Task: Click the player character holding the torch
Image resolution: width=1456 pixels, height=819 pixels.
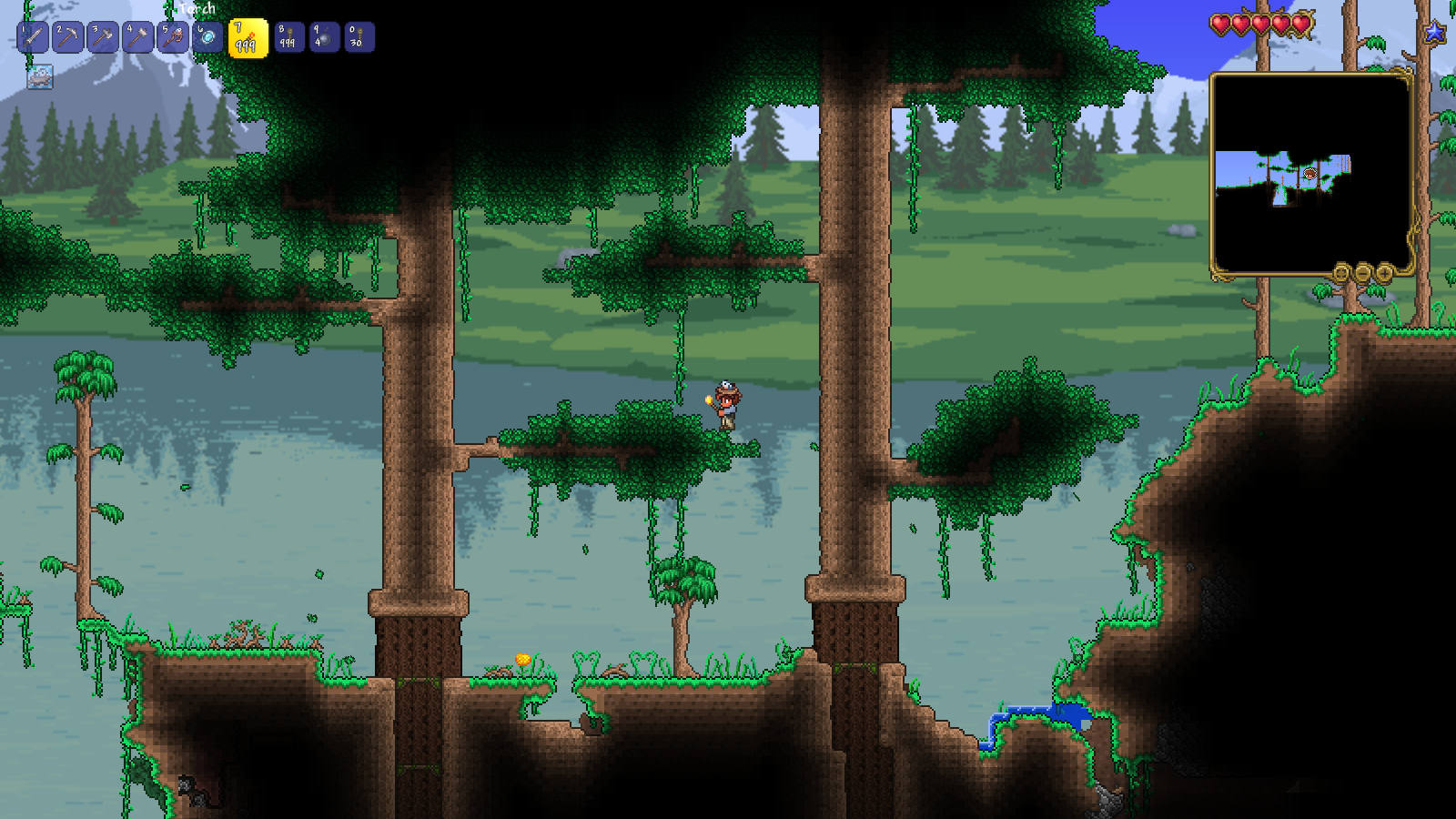Action: tap(726, 403)
